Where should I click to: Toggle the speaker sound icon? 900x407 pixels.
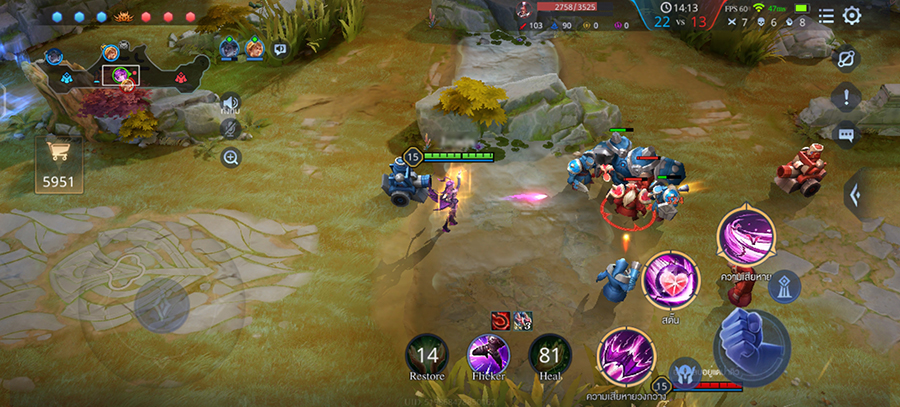231,103
